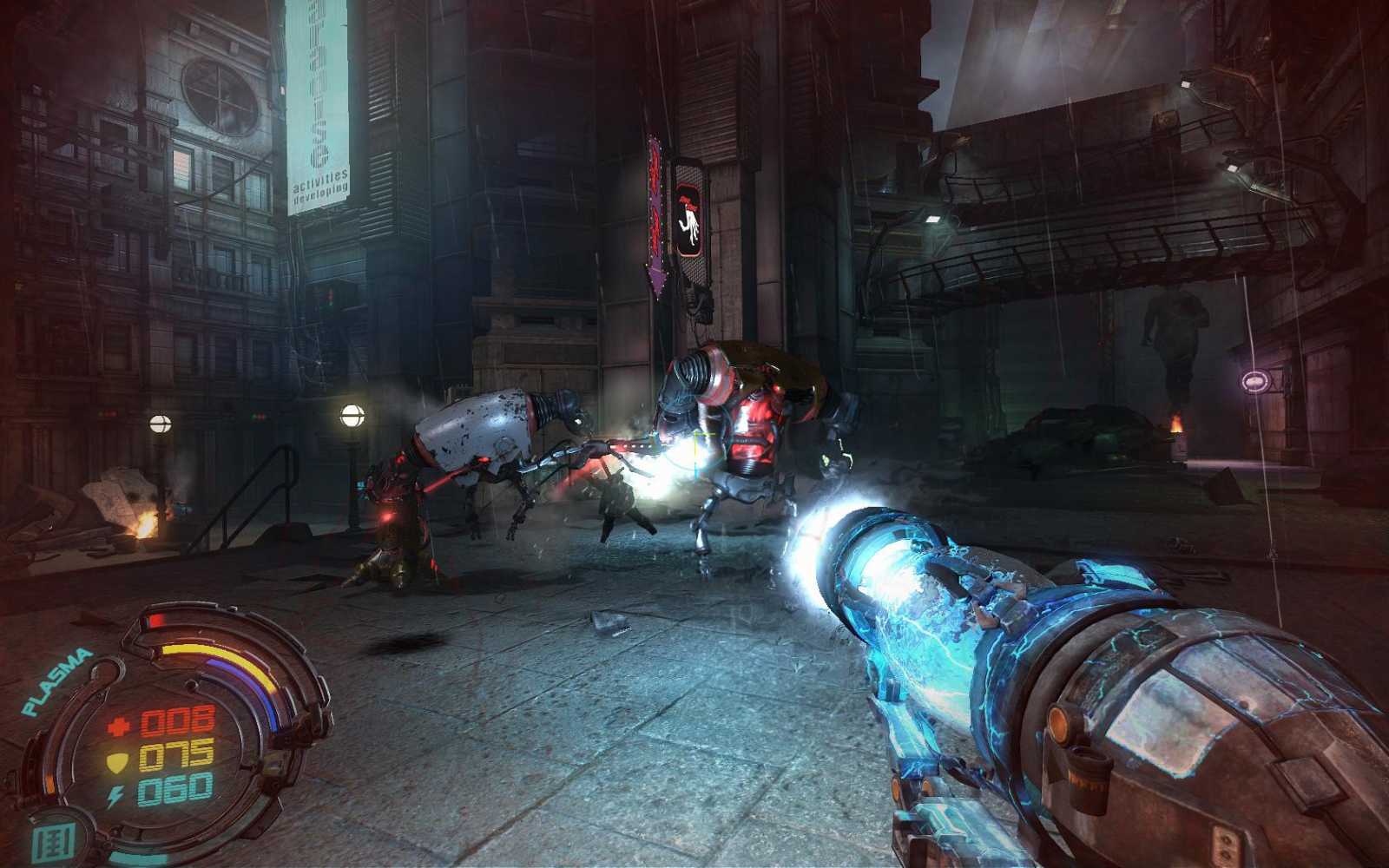Select the PLASMA weapon label
The width and height of the screenshot is (1389, 868).
click(56, 682)
